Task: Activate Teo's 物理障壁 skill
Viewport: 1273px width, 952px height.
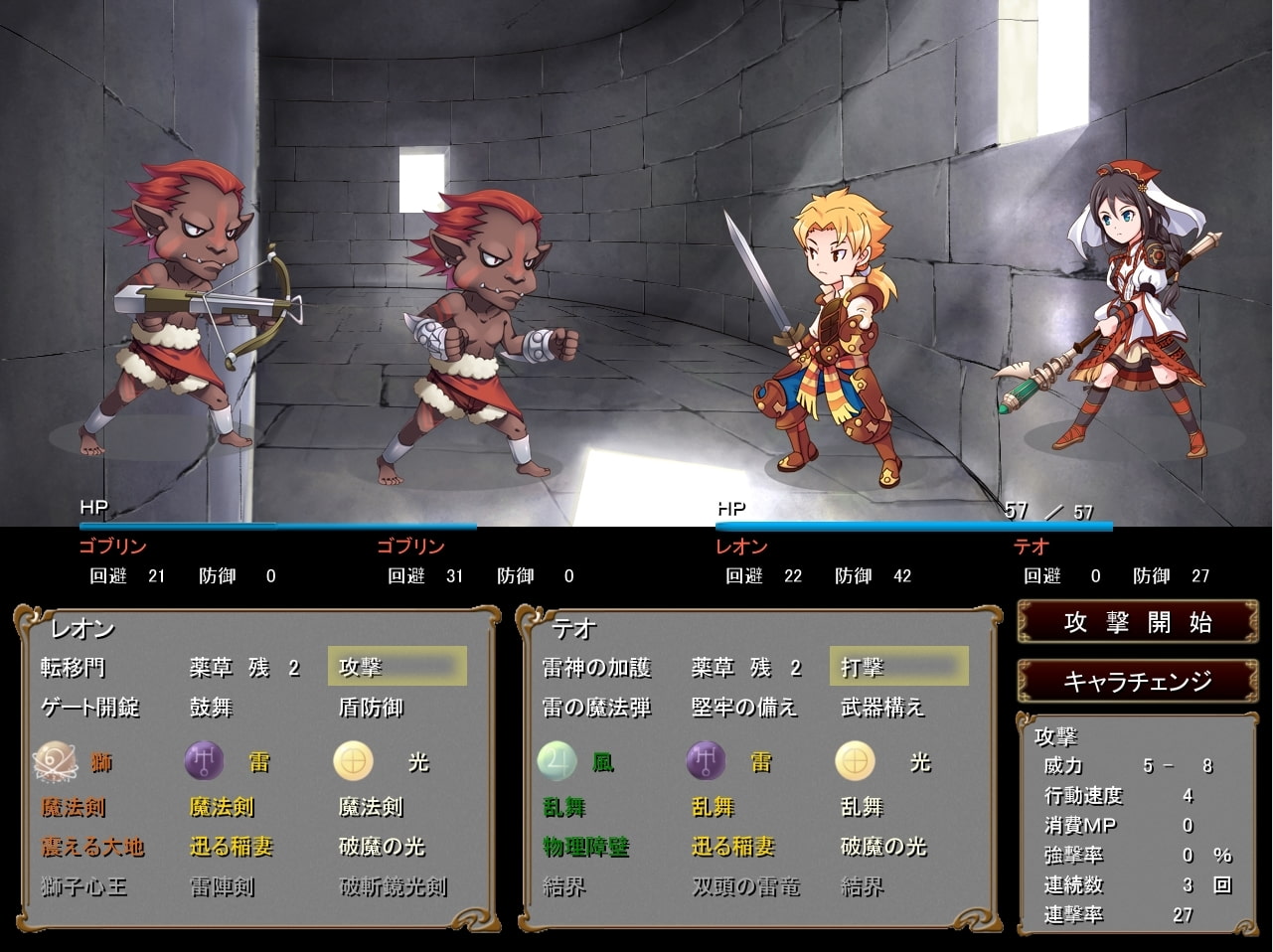Action: 585,847
